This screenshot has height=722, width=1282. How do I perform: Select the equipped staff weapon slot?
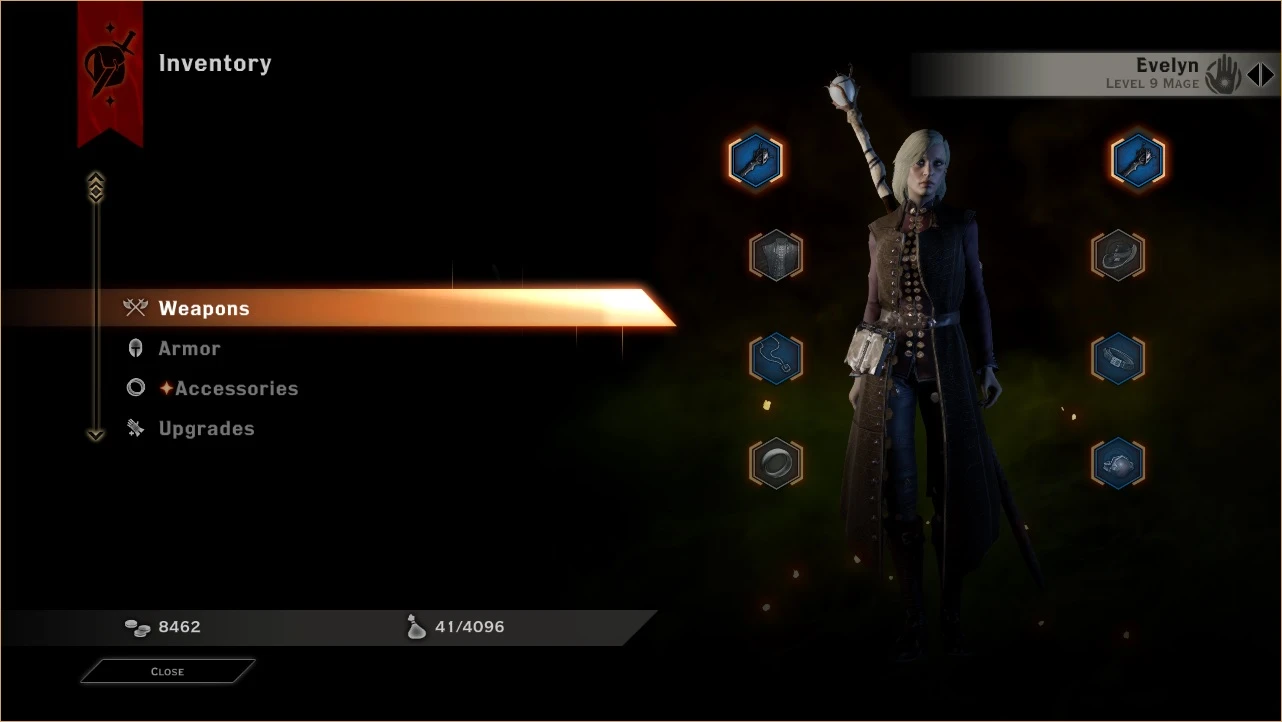point(757,160)
